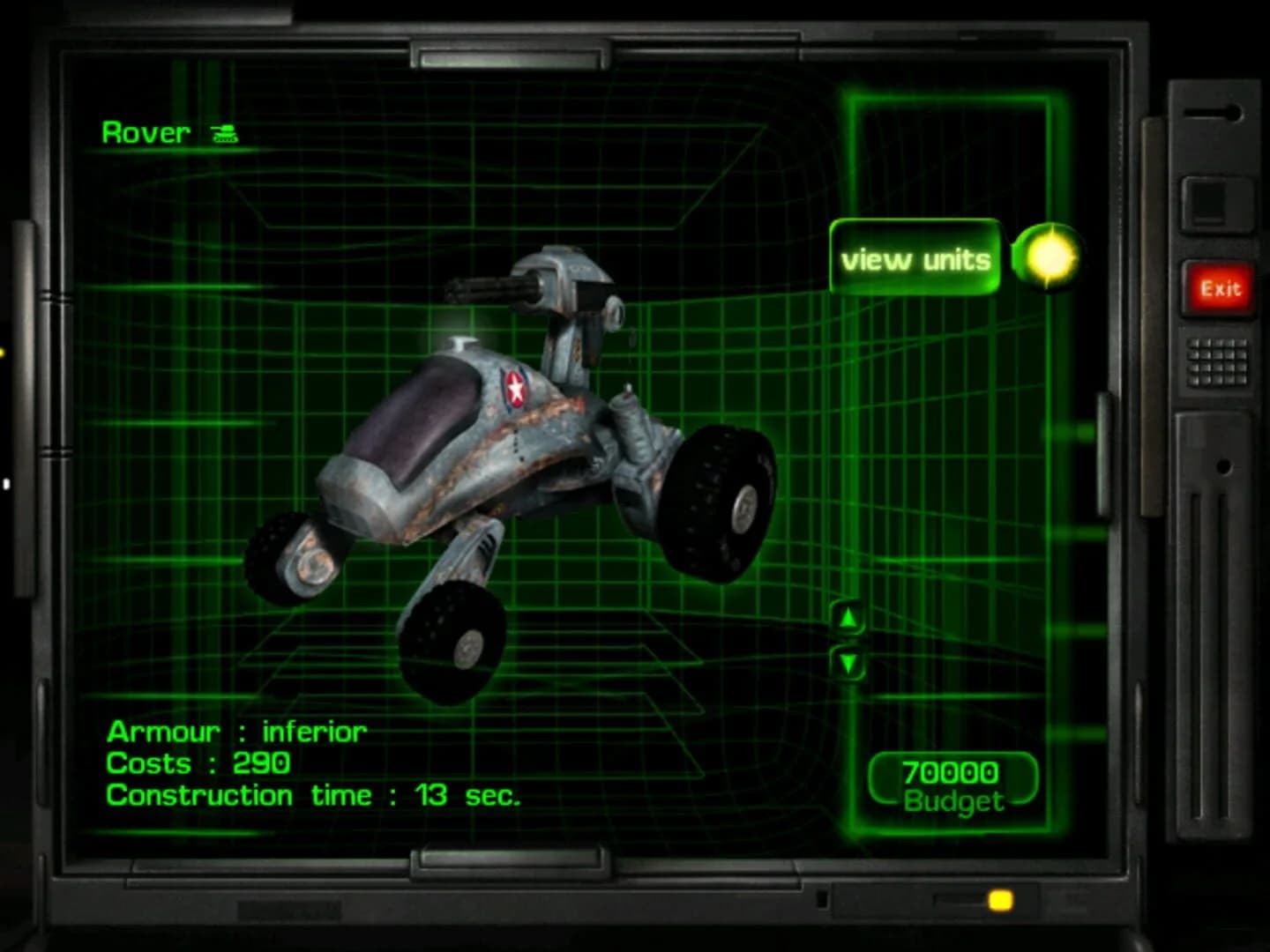Click the Rover title label
Screen dimensions: 1270x952
pyautogui.click(x=146, y=132)
